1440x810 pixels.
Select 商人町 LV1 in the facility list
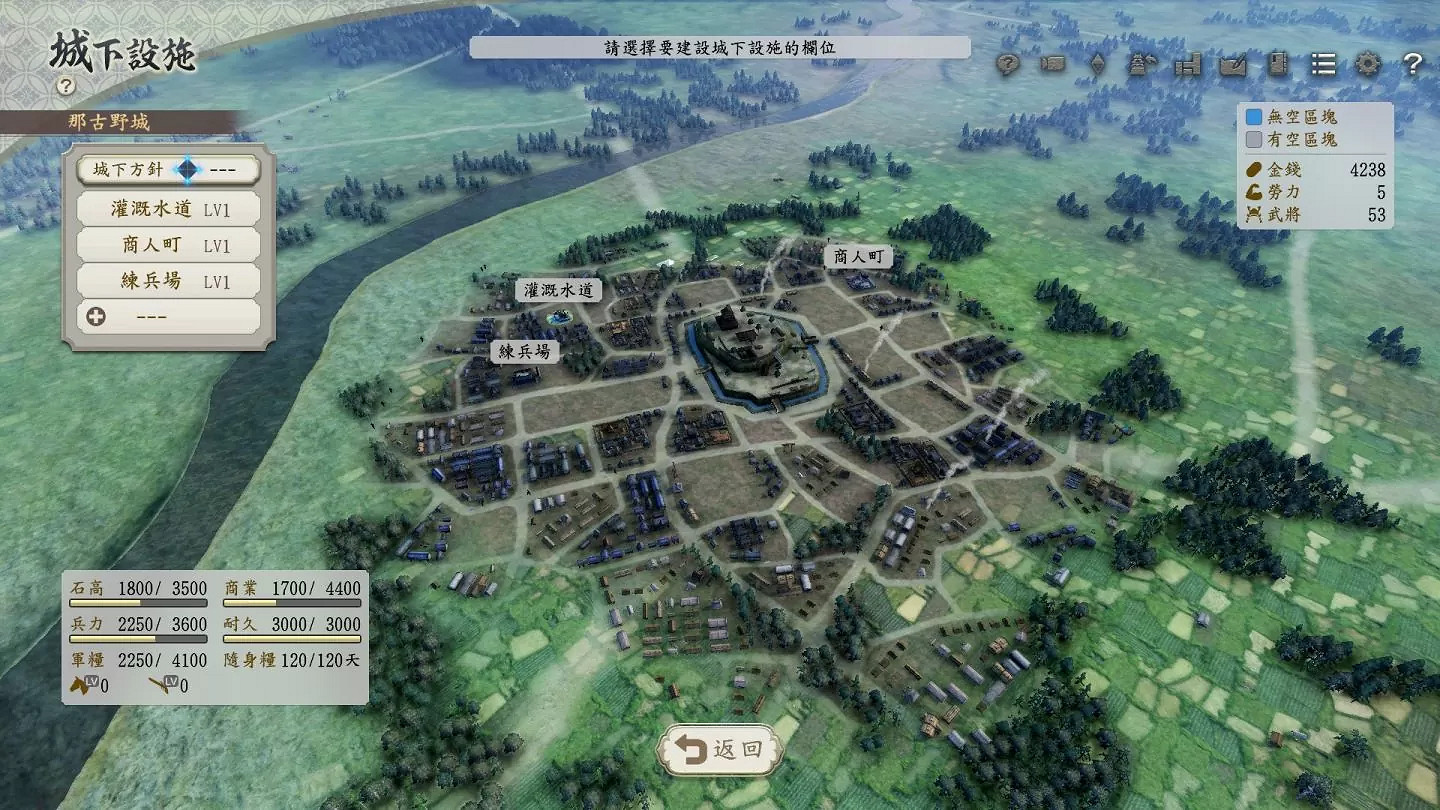pos(167,244)
